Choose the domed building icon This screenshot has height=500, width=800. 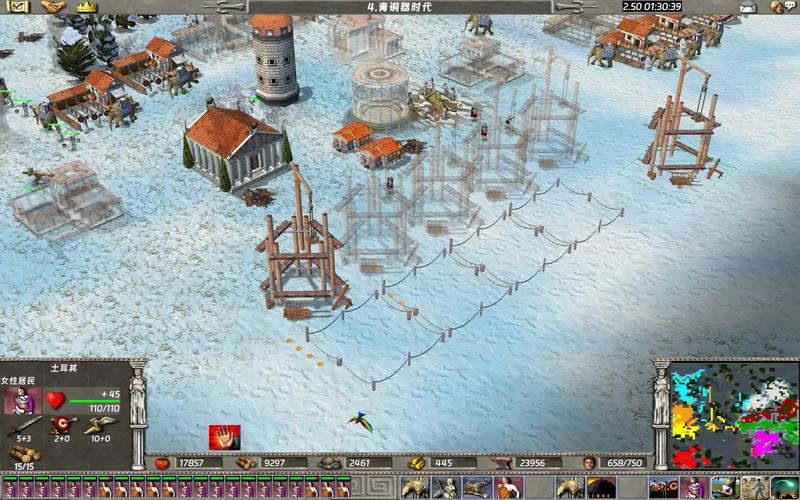coord(600,489)
